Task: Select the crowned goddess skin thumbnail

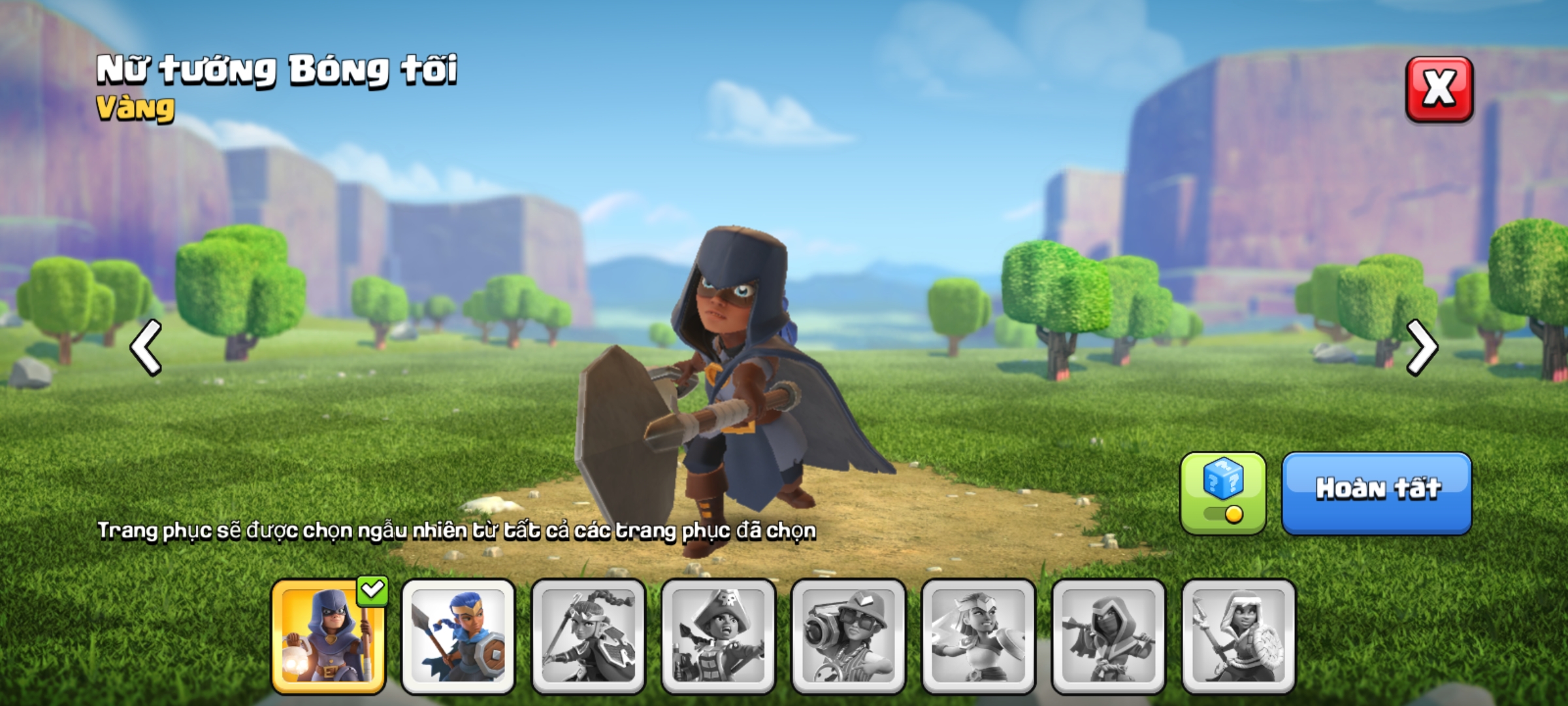Action: (978, 635)
